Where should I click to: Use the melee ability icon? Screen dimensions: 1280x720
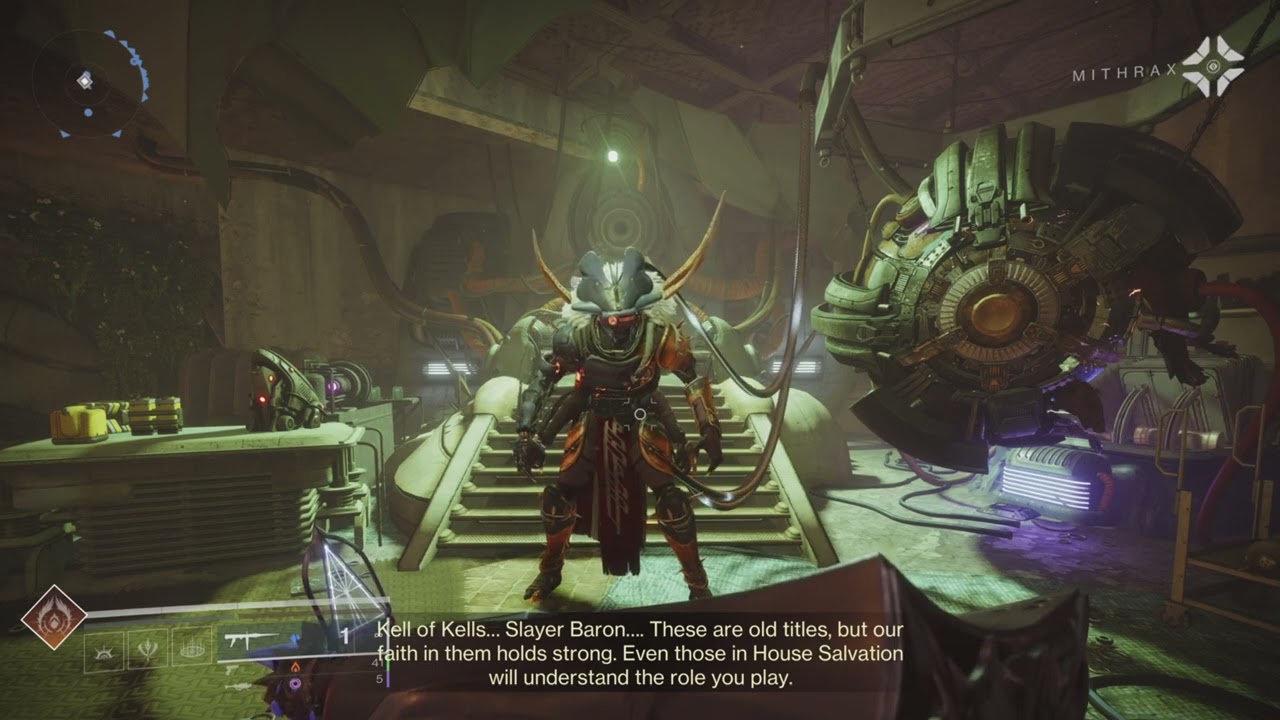click(149, 650)
